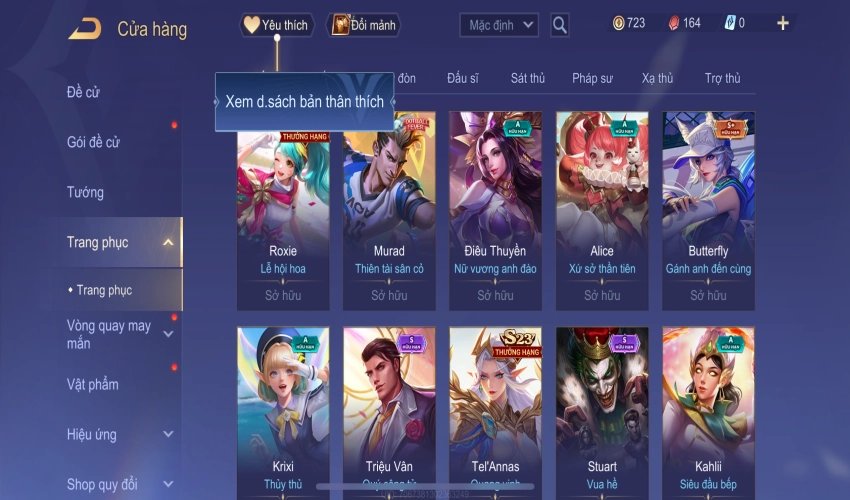Show the Trợ thủ support skins
The height and width of the screenshot is (500, 850).
722,78
